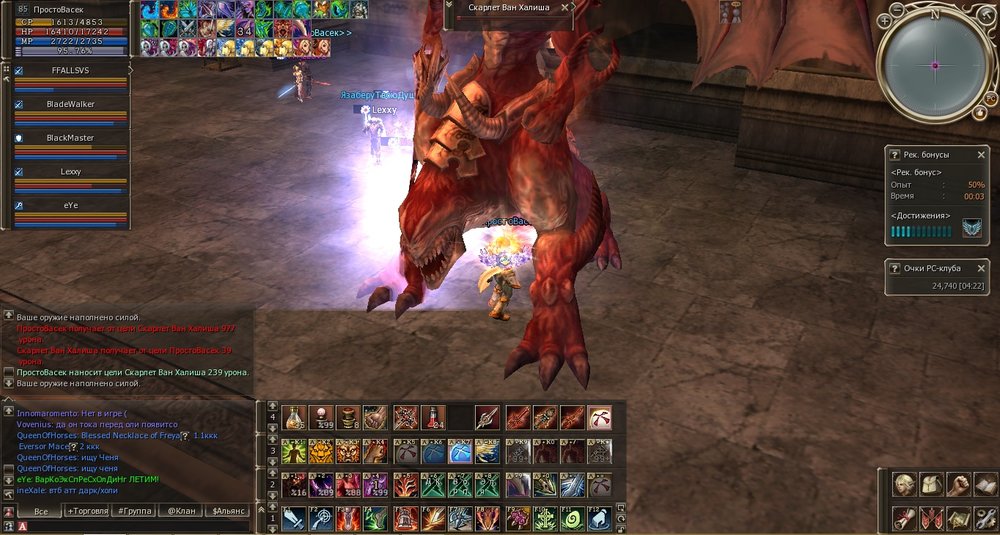
Task: Switch to the Все chat tab
Action: 40,511
